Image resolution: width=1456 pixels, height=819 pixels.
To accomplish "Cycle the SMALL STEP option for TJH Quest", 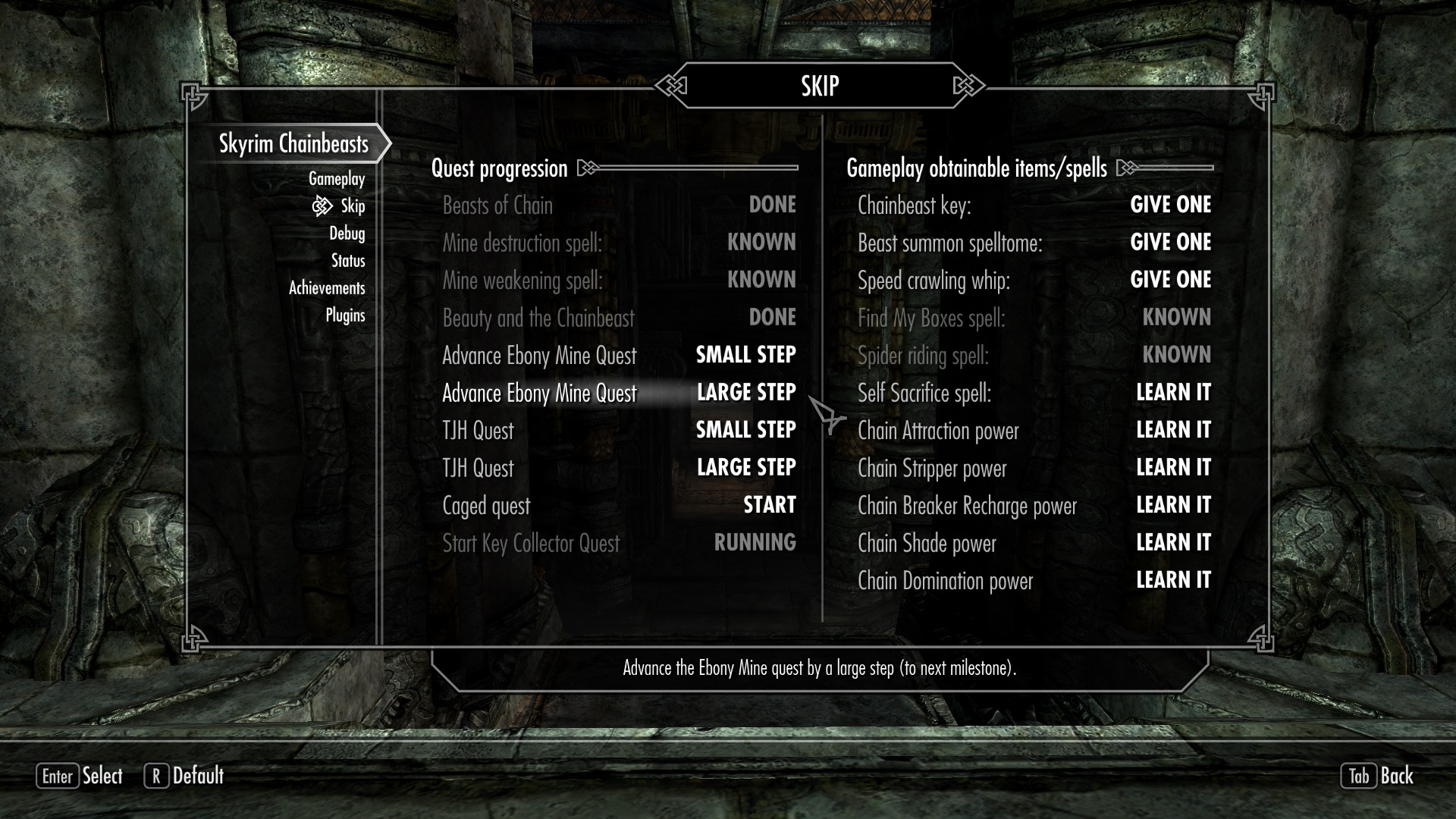I will coord(745,429).
